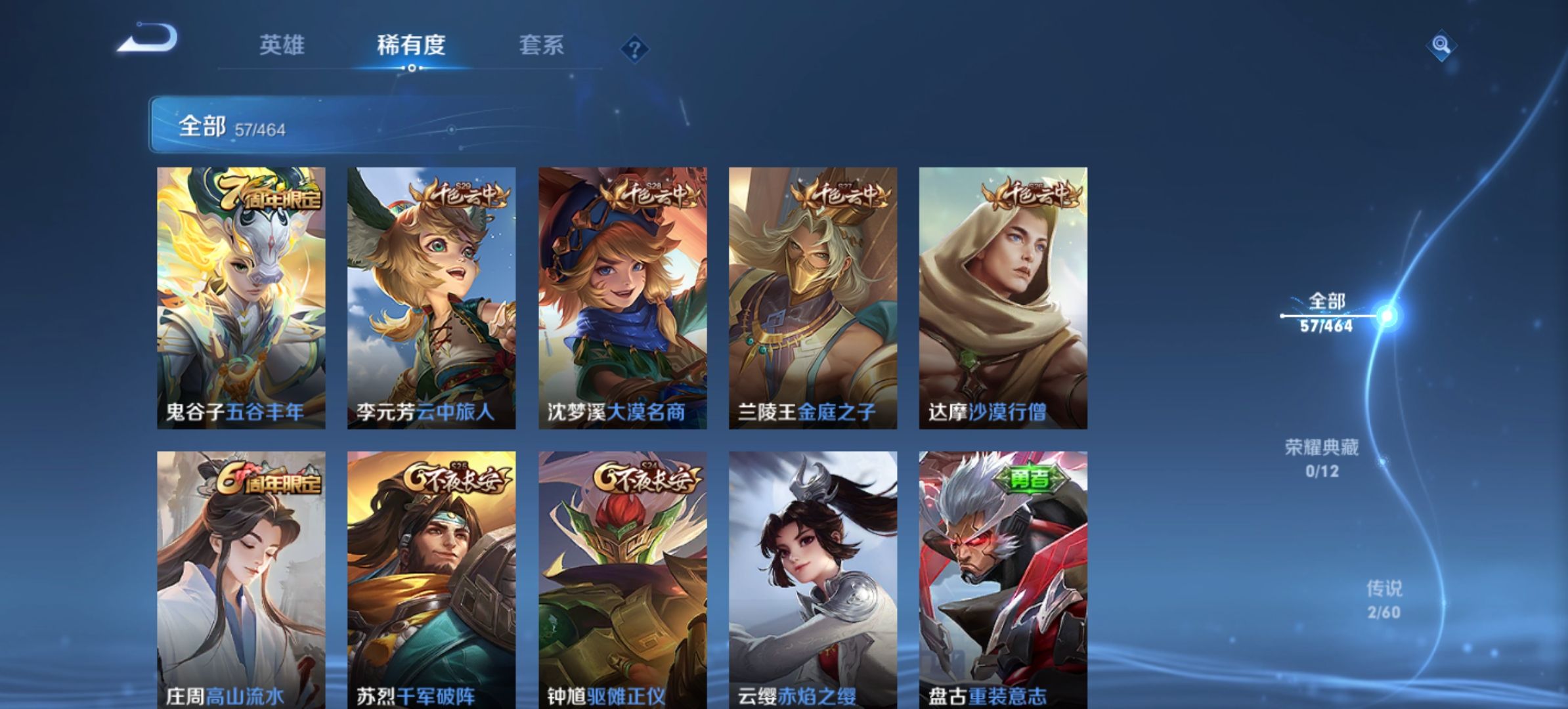Open the 苏烈 千军破阵 skin card

(x=431, y=579)
